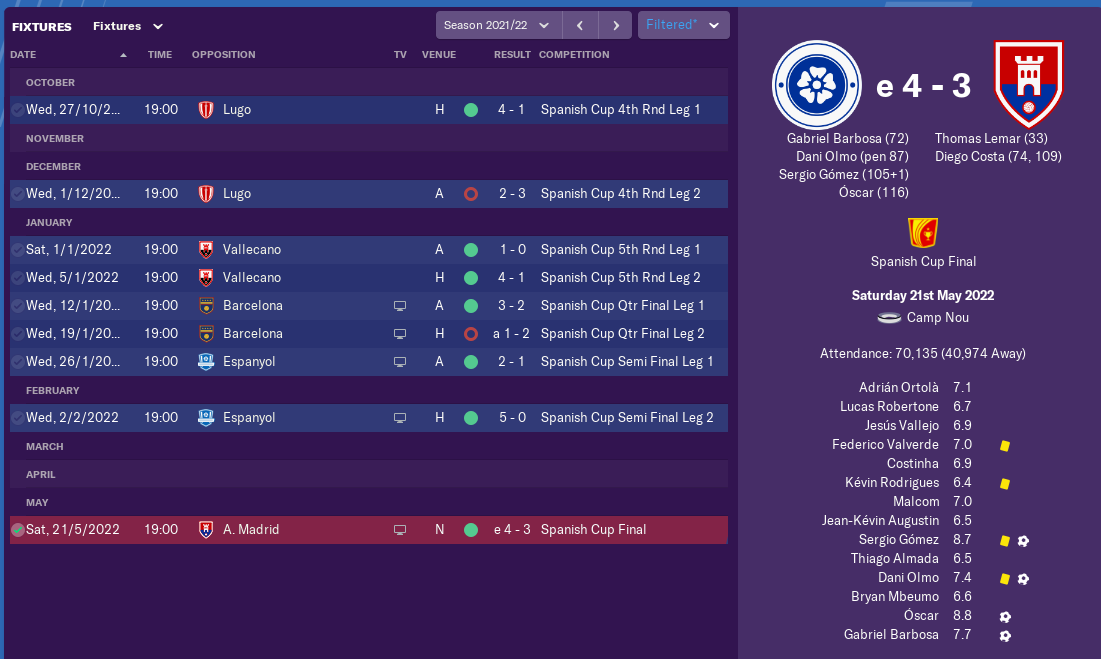1101x659 pixels.
Task: Go to the previous season arrow
Action: (x=579, y=25)
